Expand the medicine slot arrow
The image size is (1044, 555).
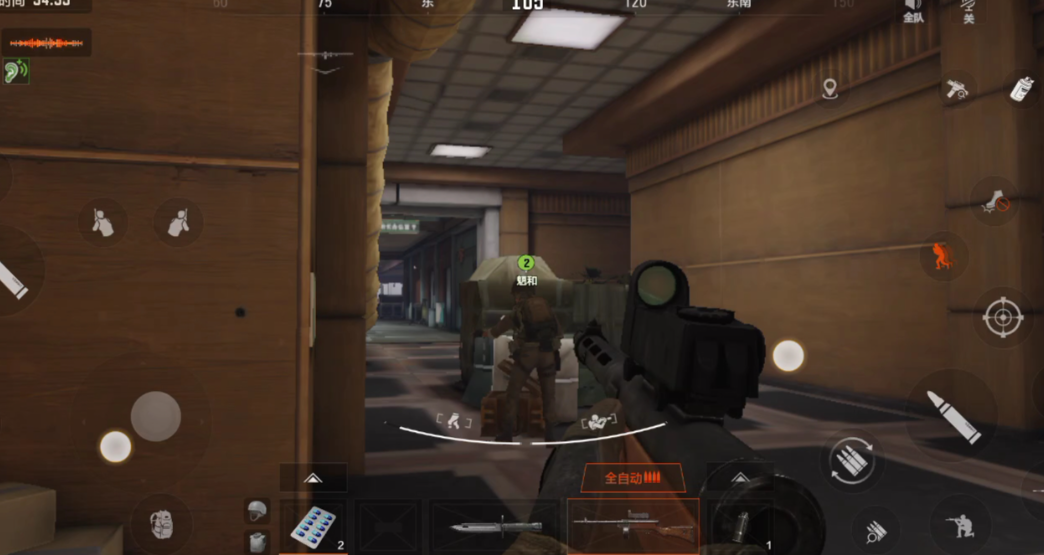click(x=313, y=477)
